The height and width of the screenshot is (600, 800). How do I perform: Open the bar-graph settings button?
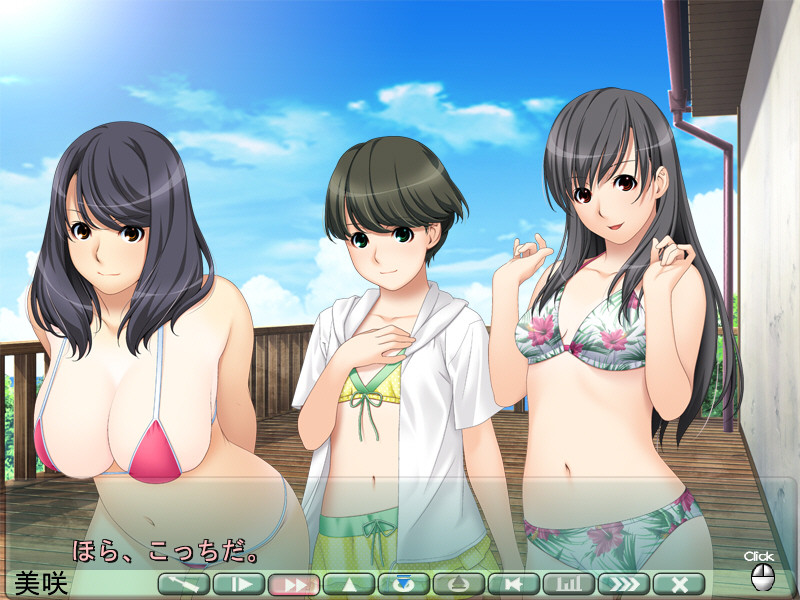click(569, 584)
